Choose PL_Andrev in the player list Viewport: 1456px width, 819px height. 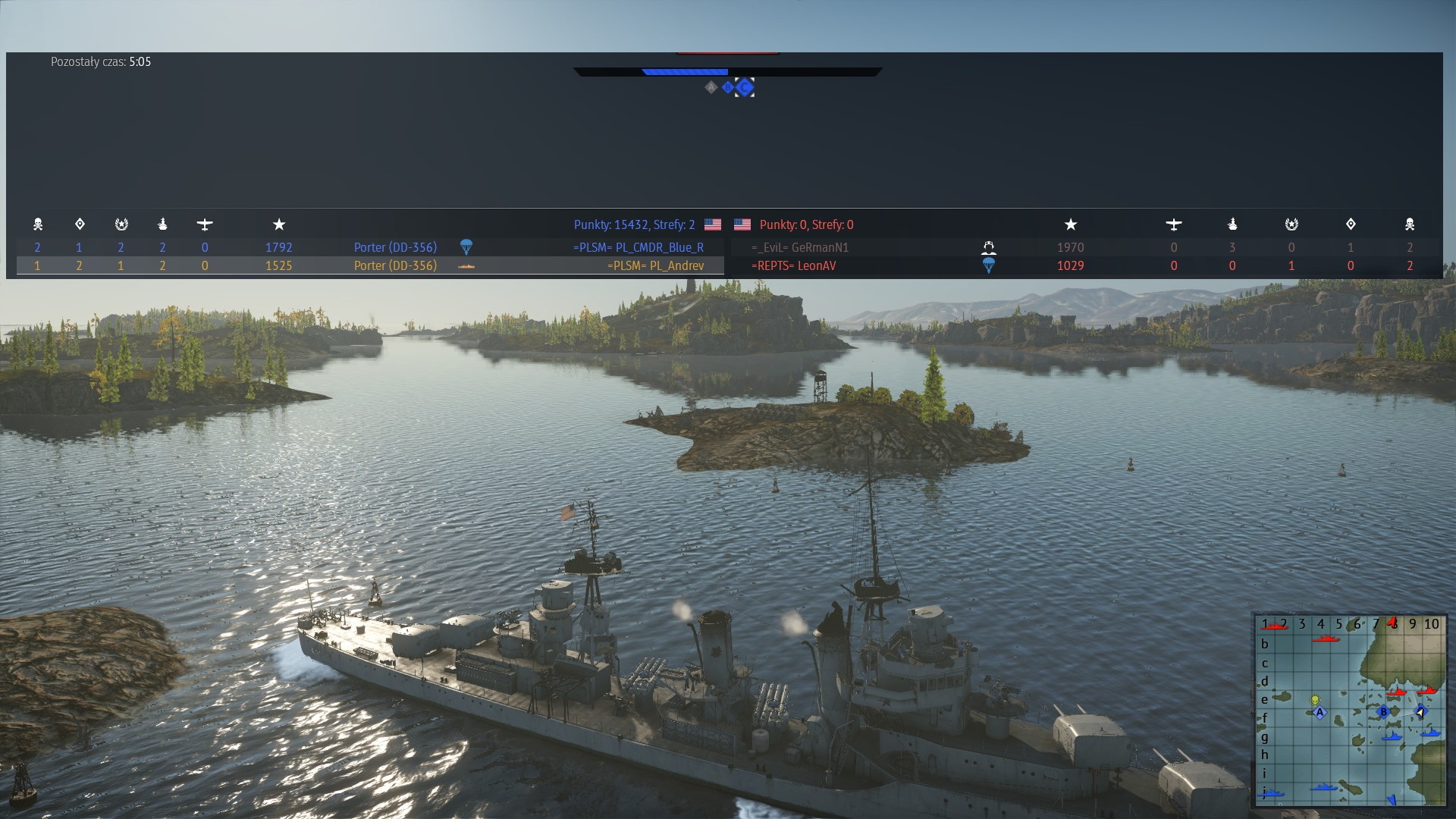tap(655, 265)
